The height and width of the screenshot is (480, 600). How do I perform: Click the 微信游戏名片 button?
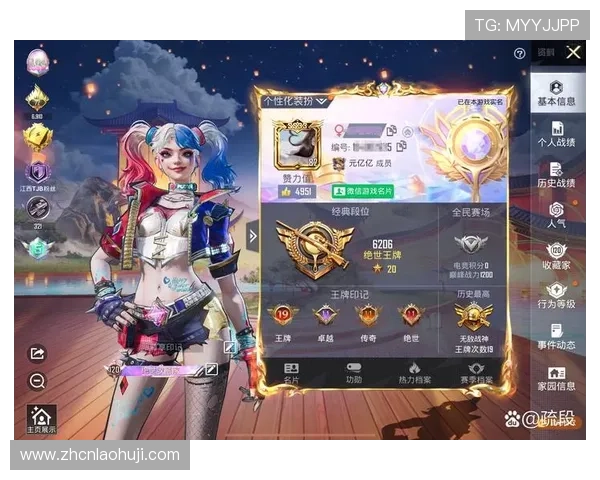tap(363, 191)
